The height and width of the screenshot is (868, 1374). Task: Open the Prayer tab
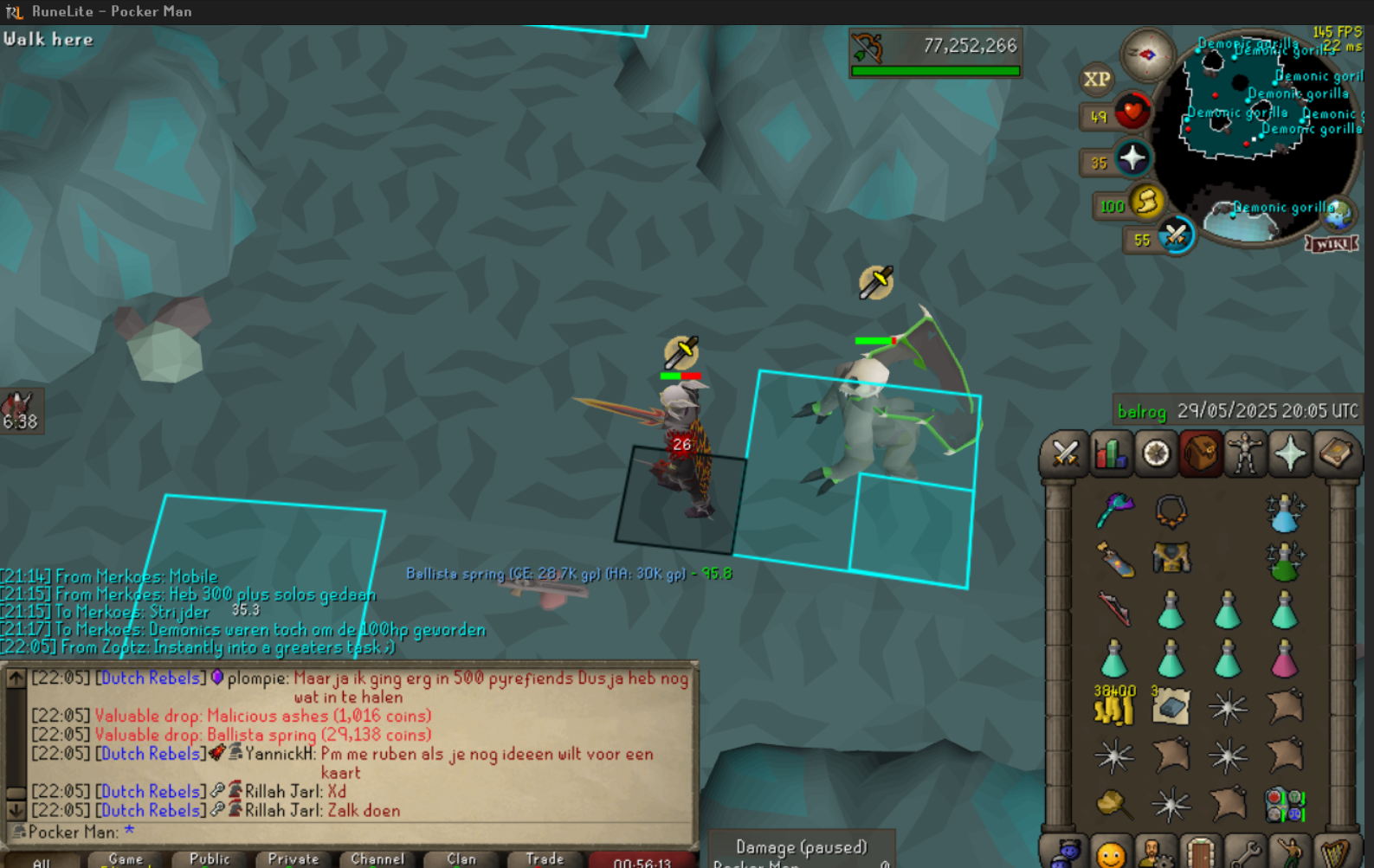click(1290, 453)
